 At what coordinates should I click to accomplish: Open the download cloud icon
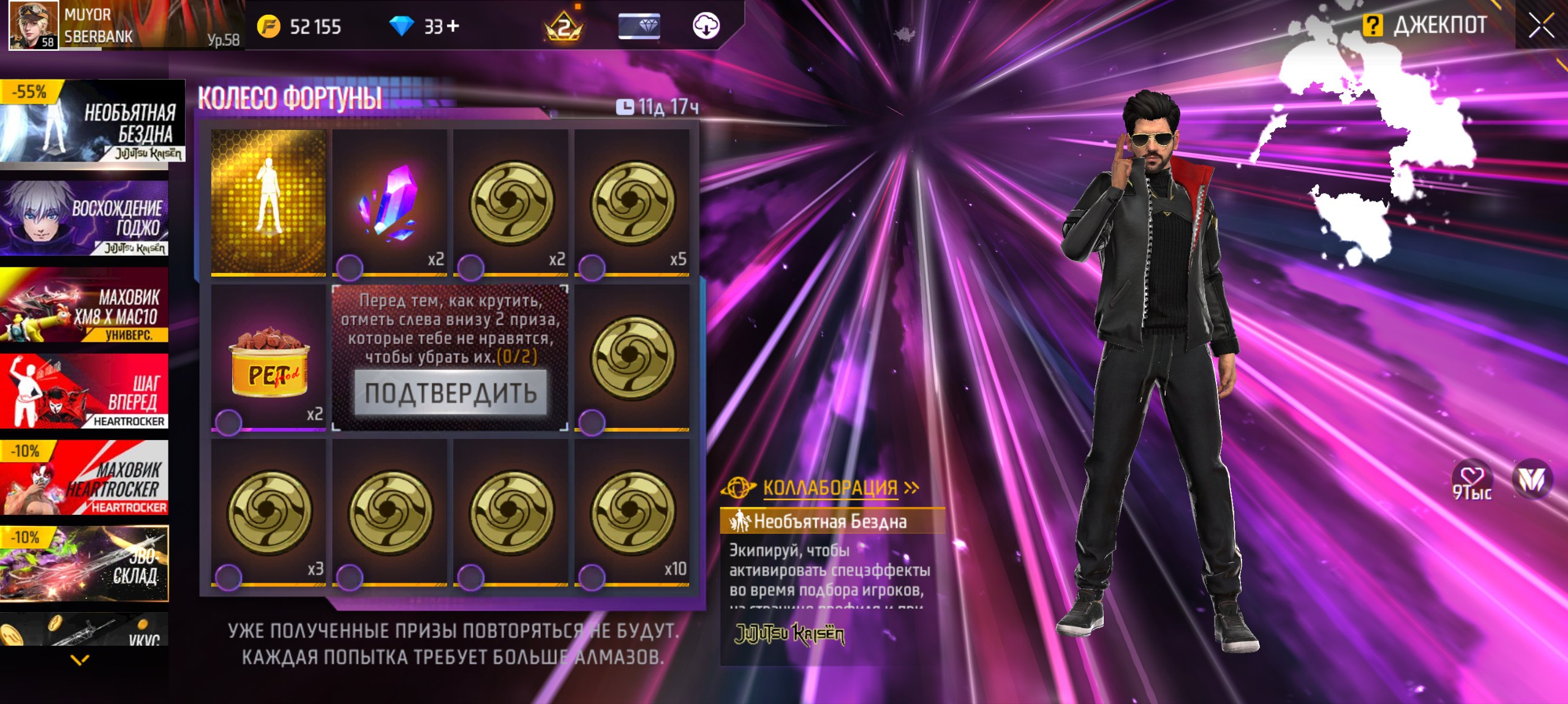tap(706, 26)
